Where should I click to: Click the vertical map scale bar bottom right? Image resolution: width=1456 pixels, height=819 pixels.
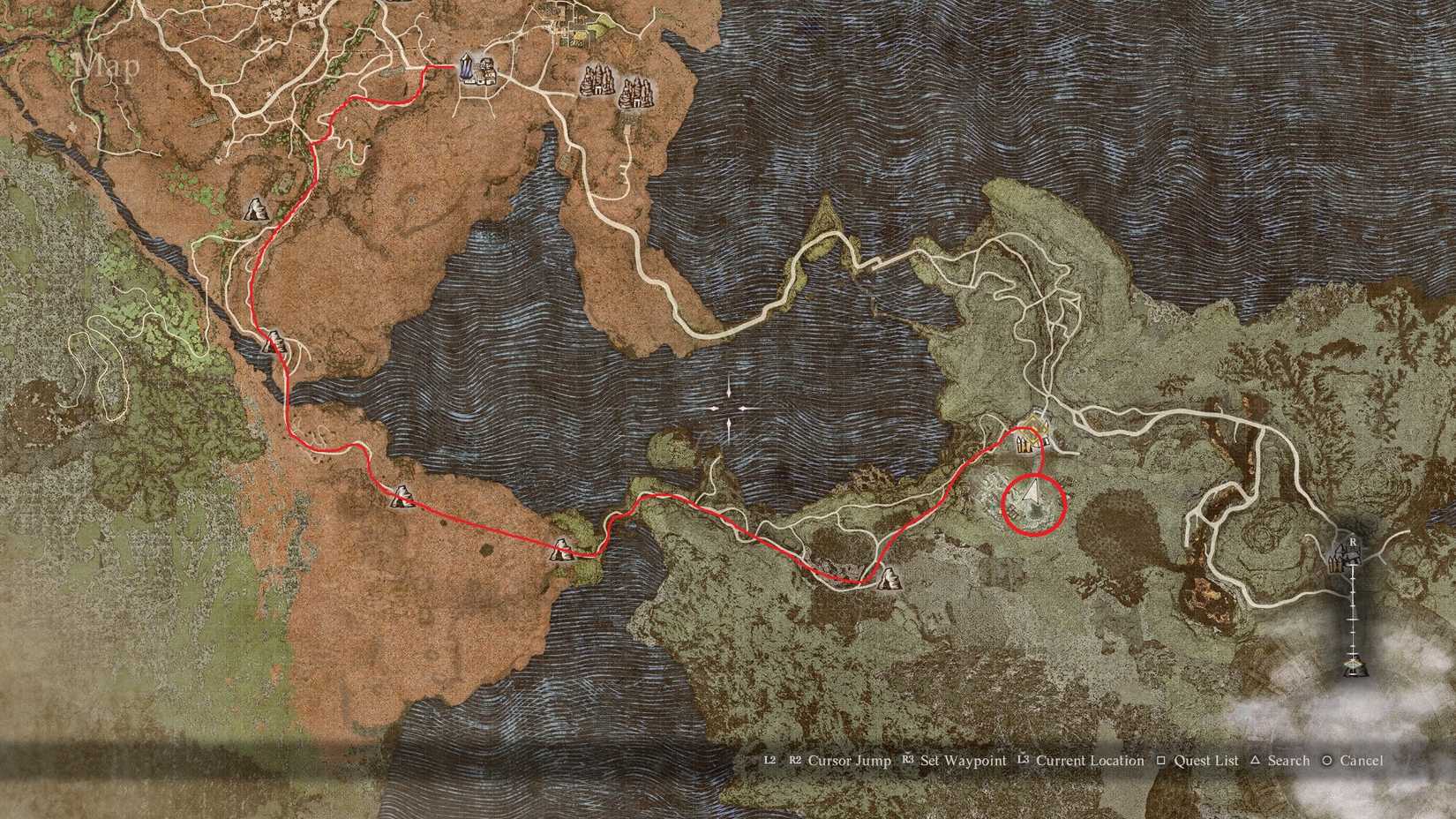pyautogui.click(x=1354, y=618)
